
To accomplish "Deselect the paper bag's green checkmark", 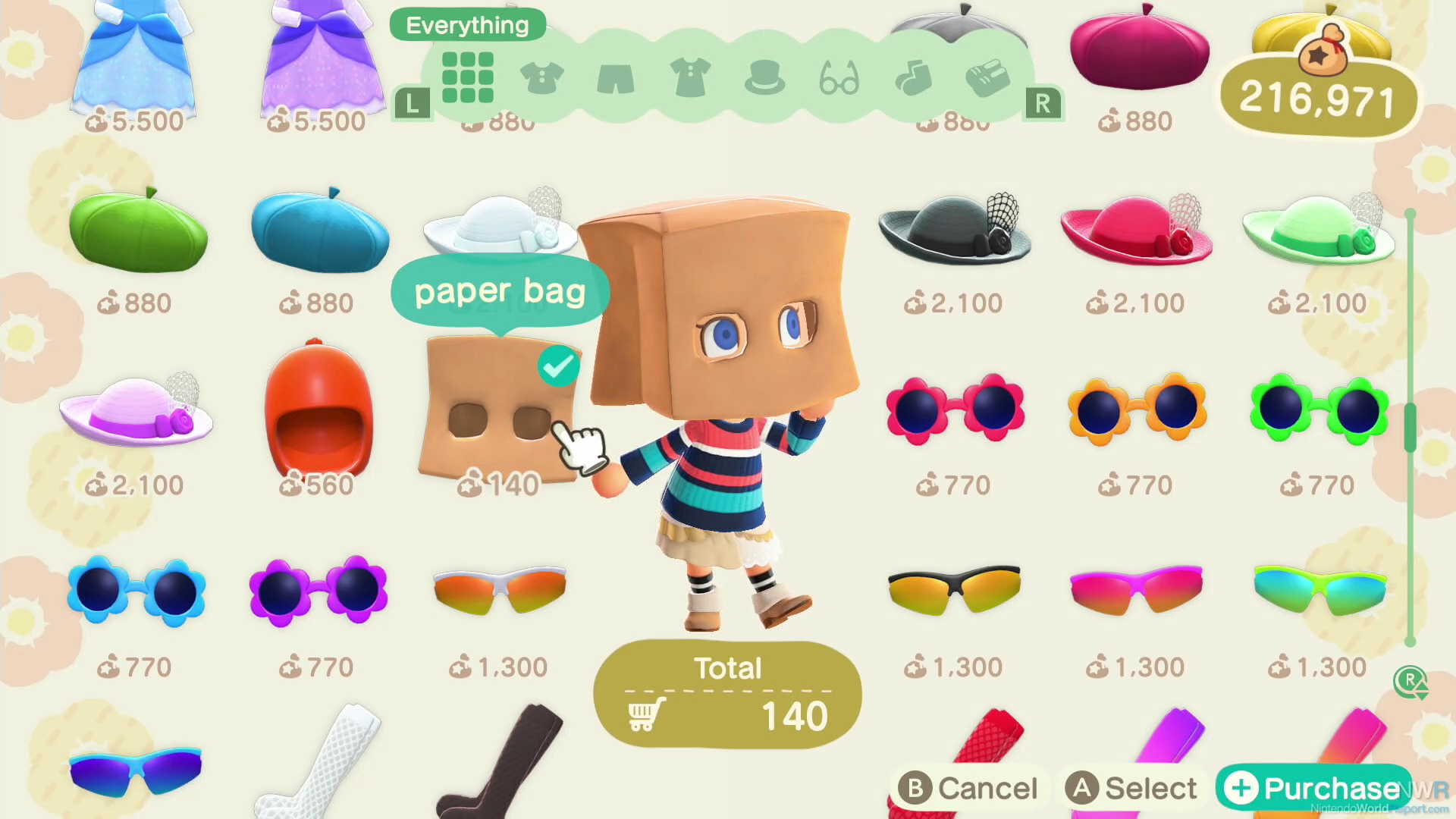I will tap(557, 366).
